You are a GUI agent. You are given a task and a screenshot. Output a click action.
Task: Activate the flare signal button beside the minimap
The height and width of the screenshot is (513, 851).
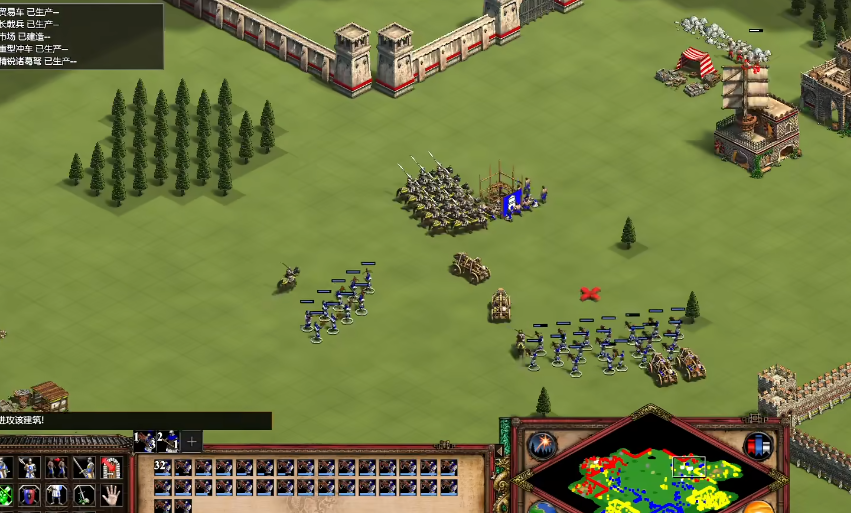(543, 444)
